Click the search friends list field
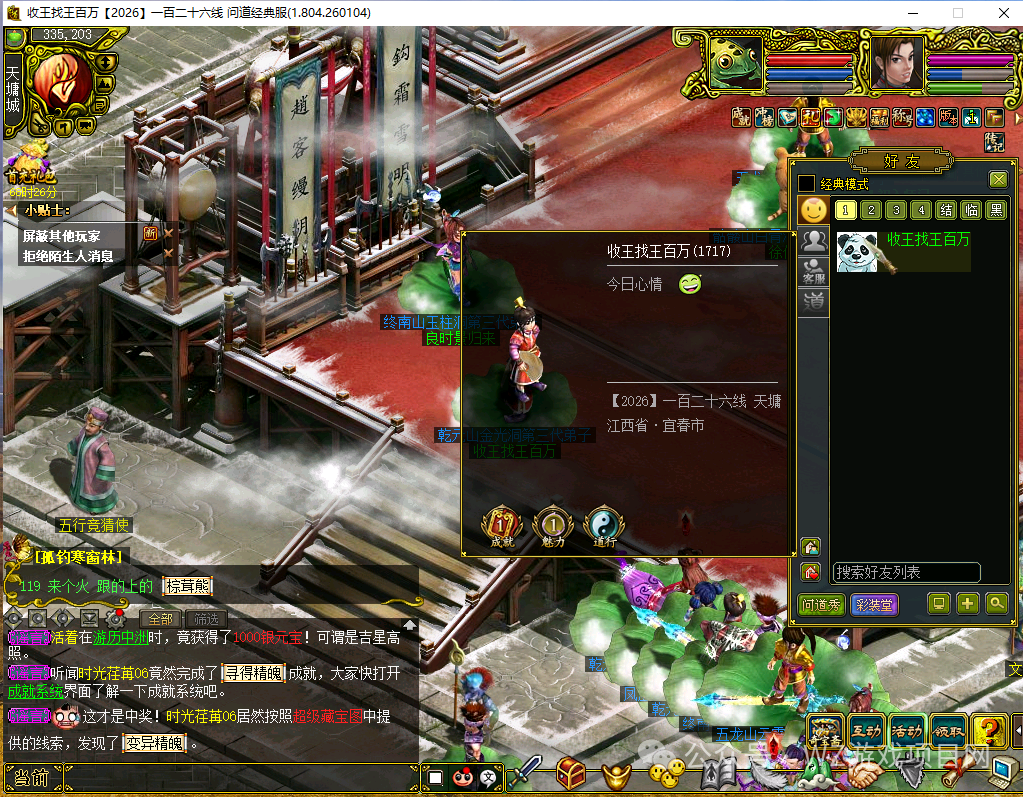The width and height of the screenshot is (1023, 797). [x=906, y=573]
